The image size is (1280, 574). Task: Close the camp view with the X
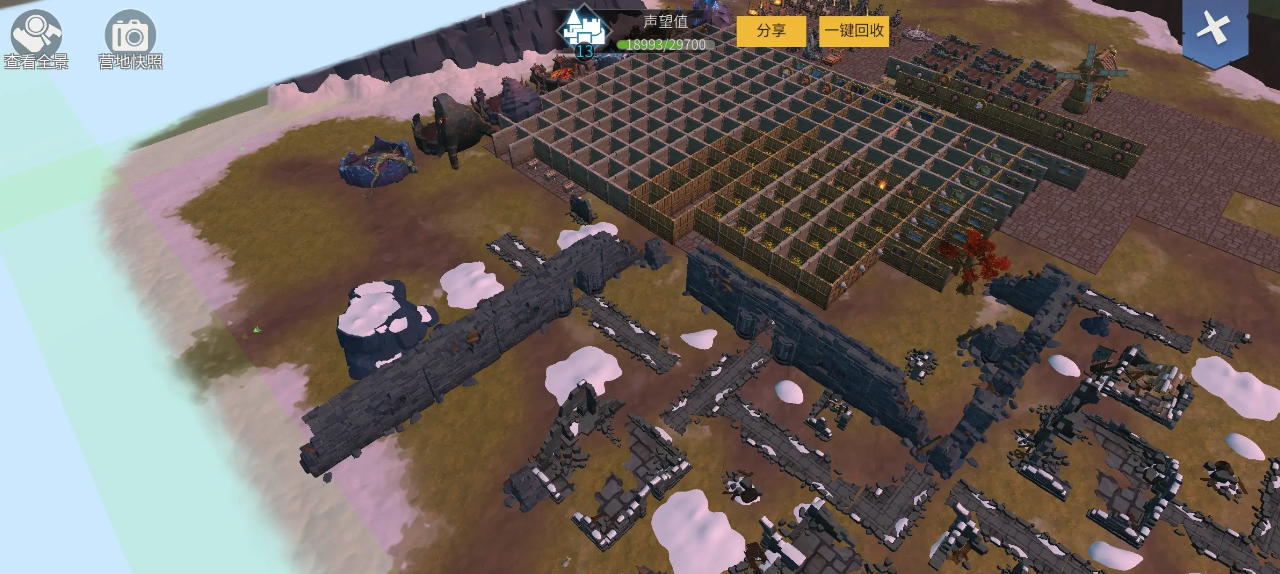pos(1214,30)
